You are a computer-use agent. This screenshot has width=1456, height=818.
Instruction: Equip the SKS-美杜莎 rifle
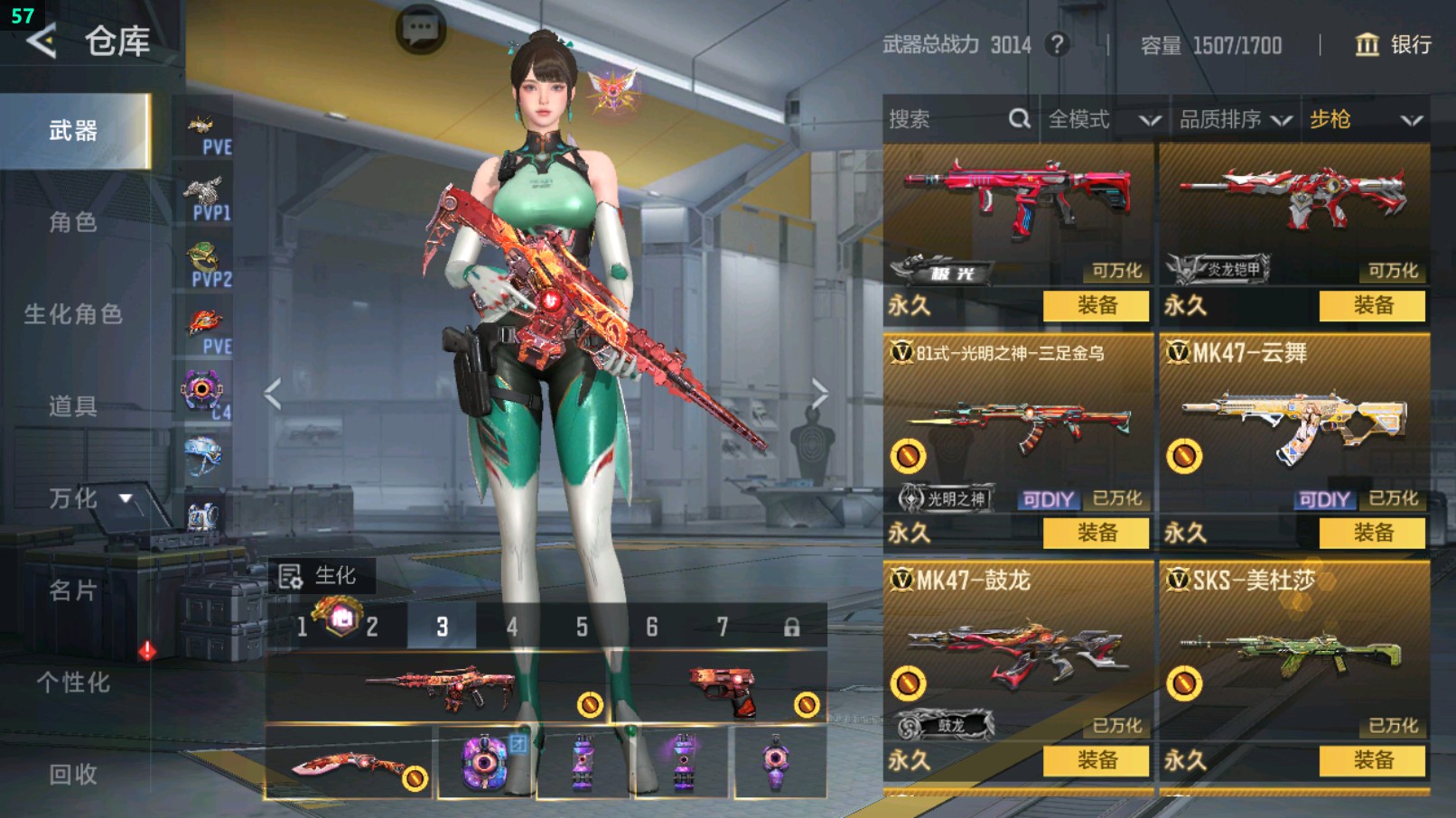[x=1372, y=760]
